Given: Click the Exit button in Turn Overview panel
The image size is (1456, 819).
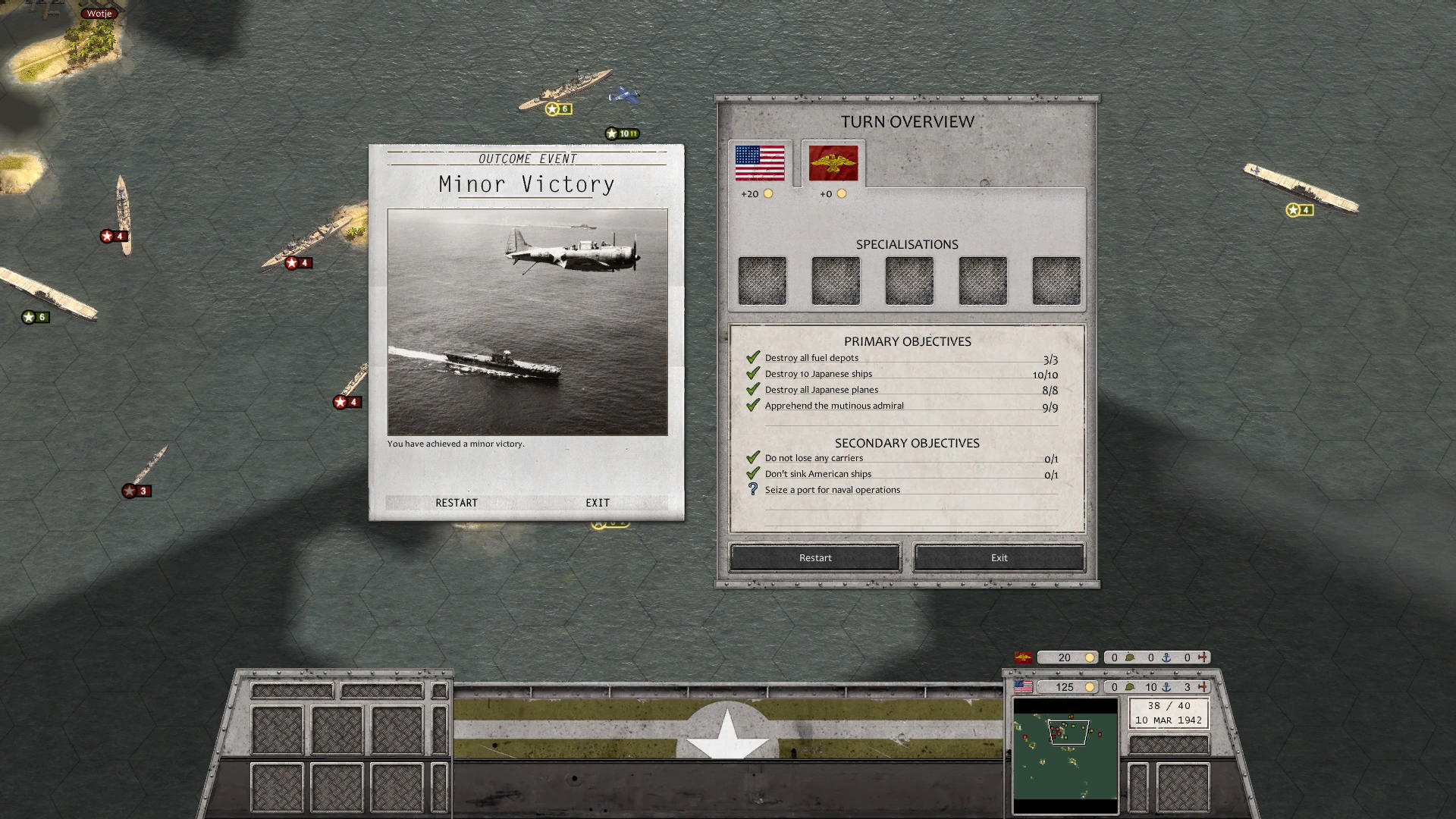Looking at the screenshot, I should coord(998,557).
